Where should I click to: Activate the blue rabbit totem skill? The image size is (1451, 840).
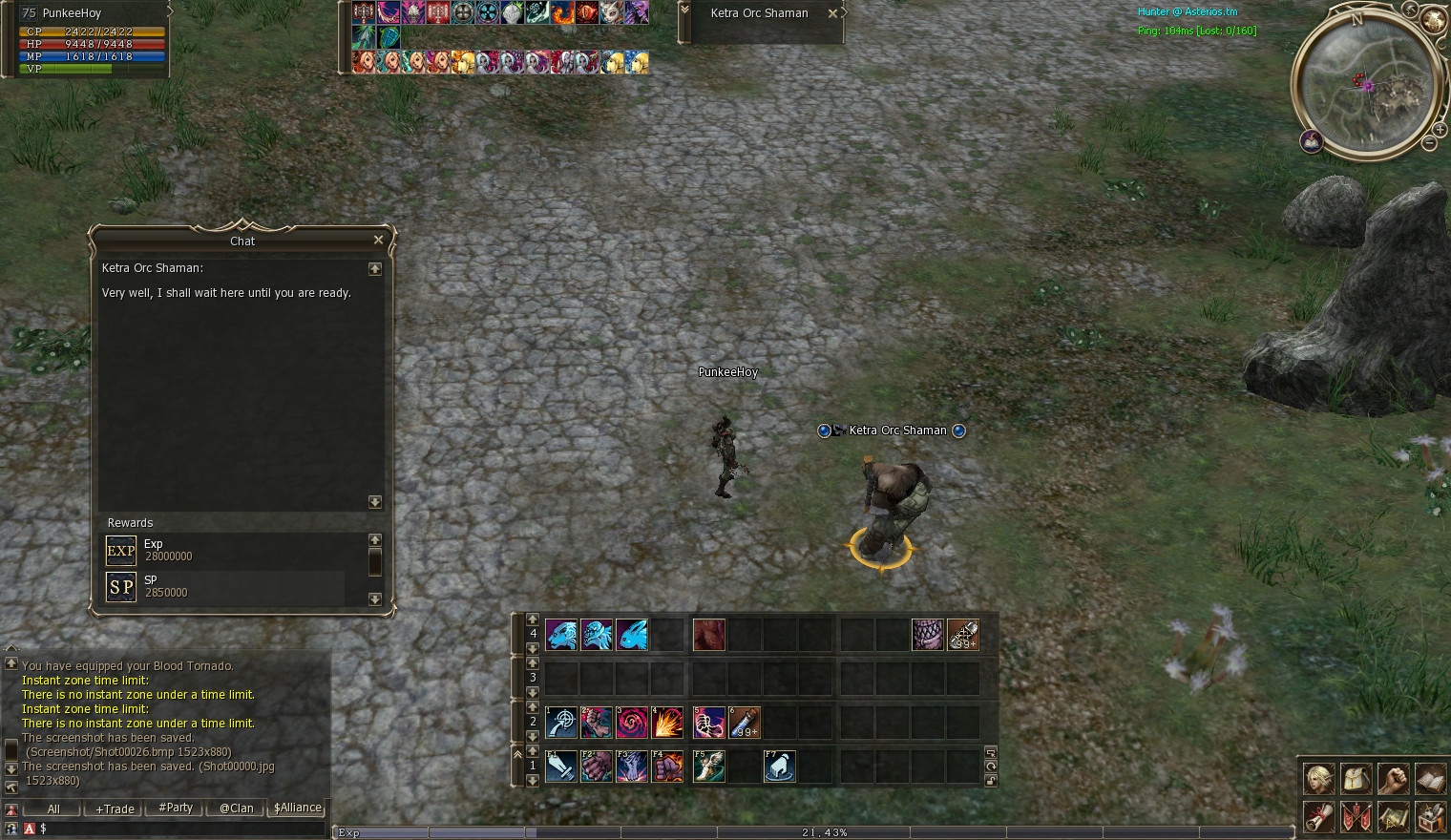point(632,635)
